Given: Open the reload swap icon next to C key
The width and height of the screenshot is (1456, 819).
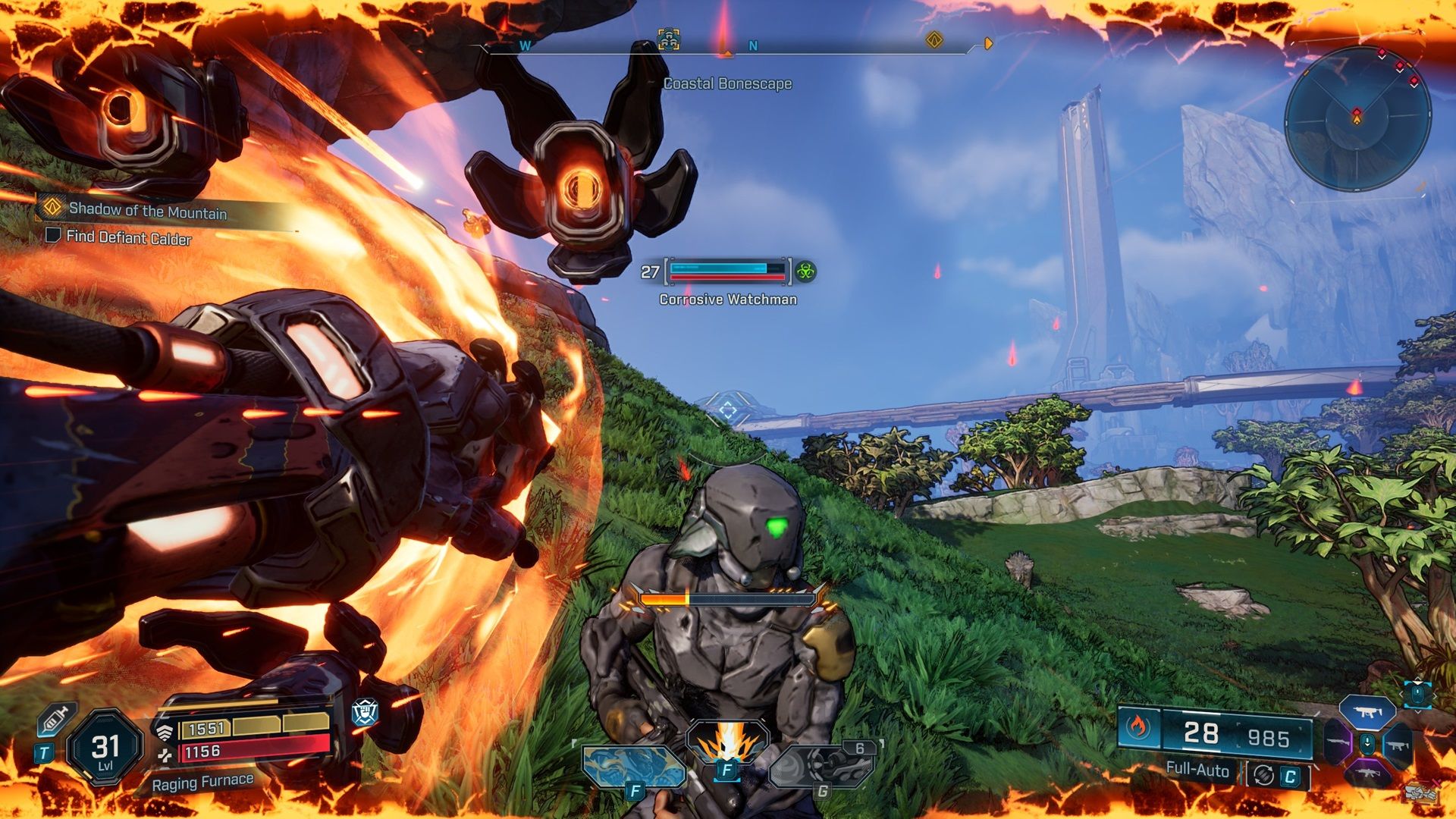Looking at the screenshot, I should [x=1263, y=774].
